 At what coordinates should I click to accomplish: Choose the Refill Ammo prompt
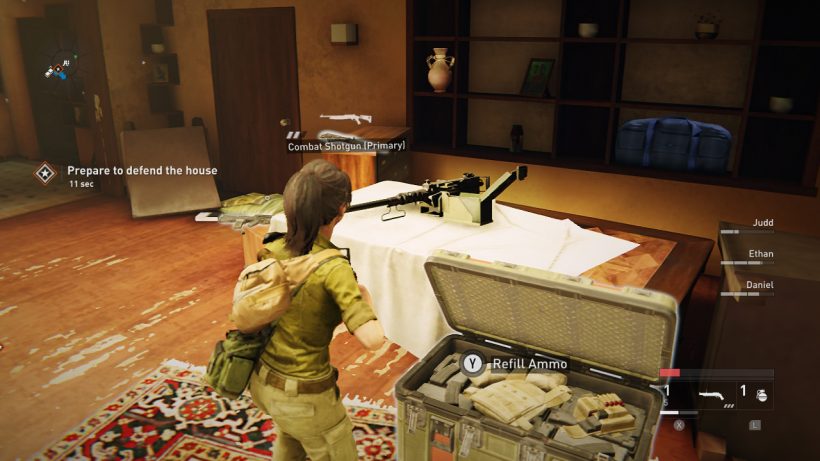[x=516, y=364]
